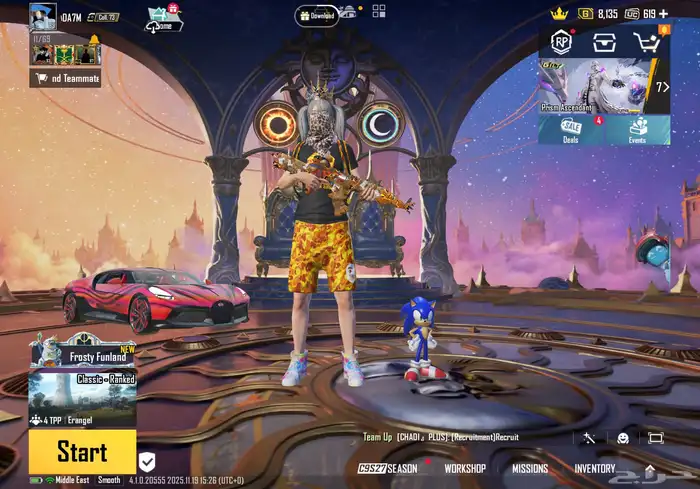Open the C9S27 Season menu
Image resolution: width=700 pixels, height=489 pixels.
tap(388, 468)
